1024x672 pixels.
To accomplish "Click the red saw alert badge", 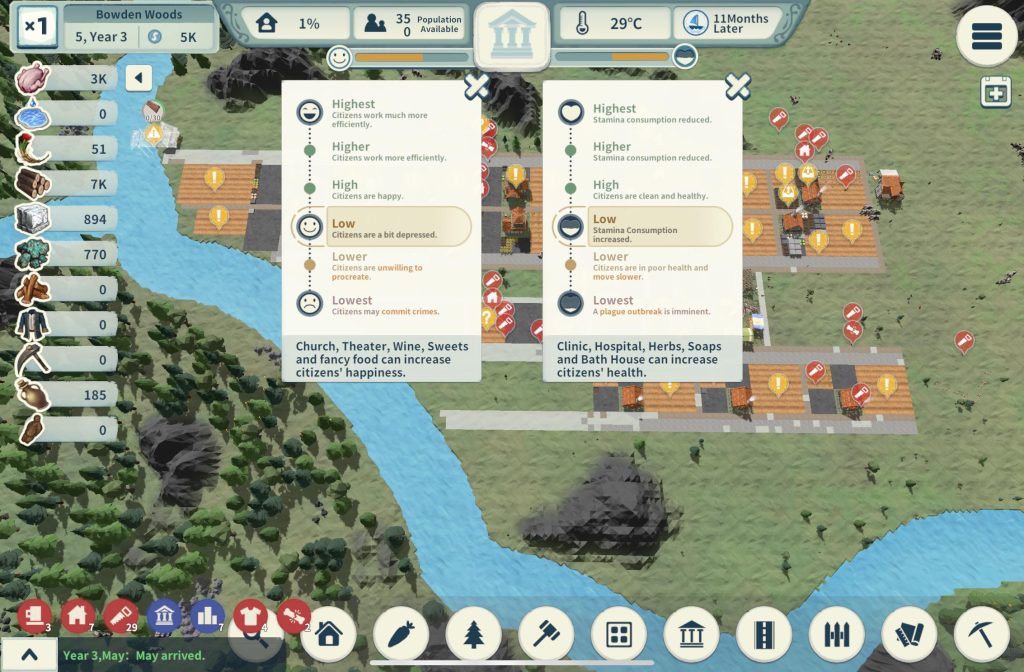I will tap(121, 616).
